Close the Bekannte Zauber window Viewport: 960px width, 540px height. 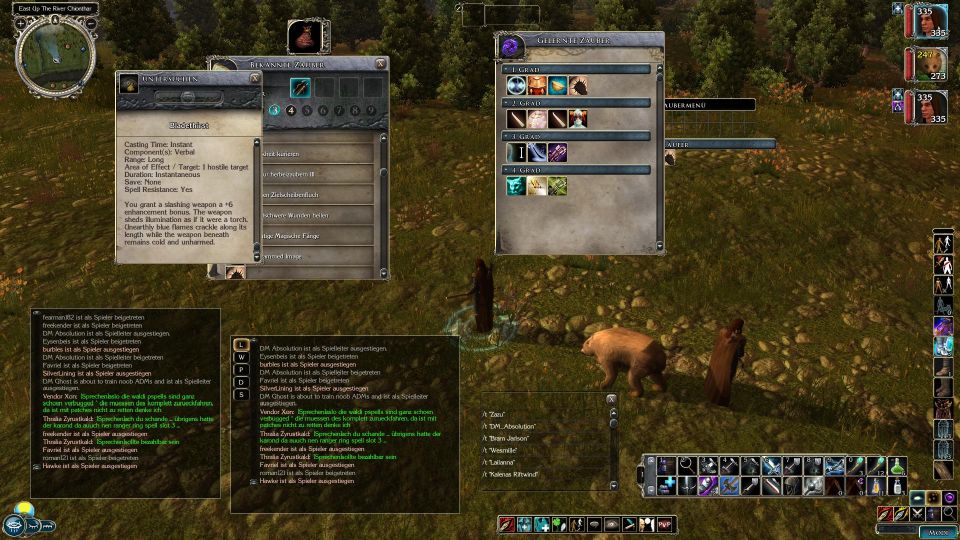(380, 64)
